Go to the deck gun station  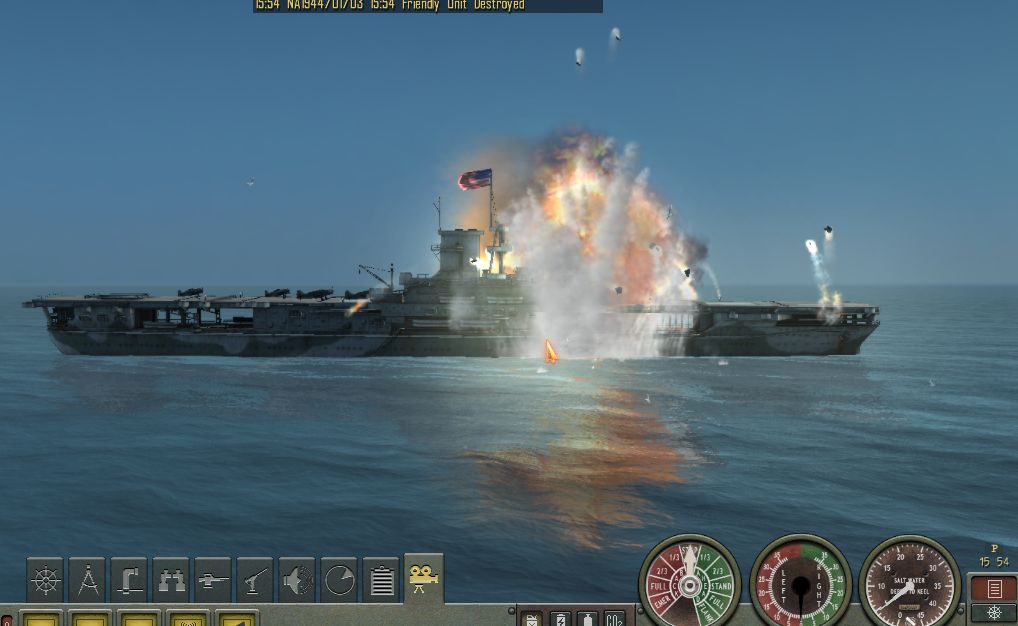pos(213,580)
